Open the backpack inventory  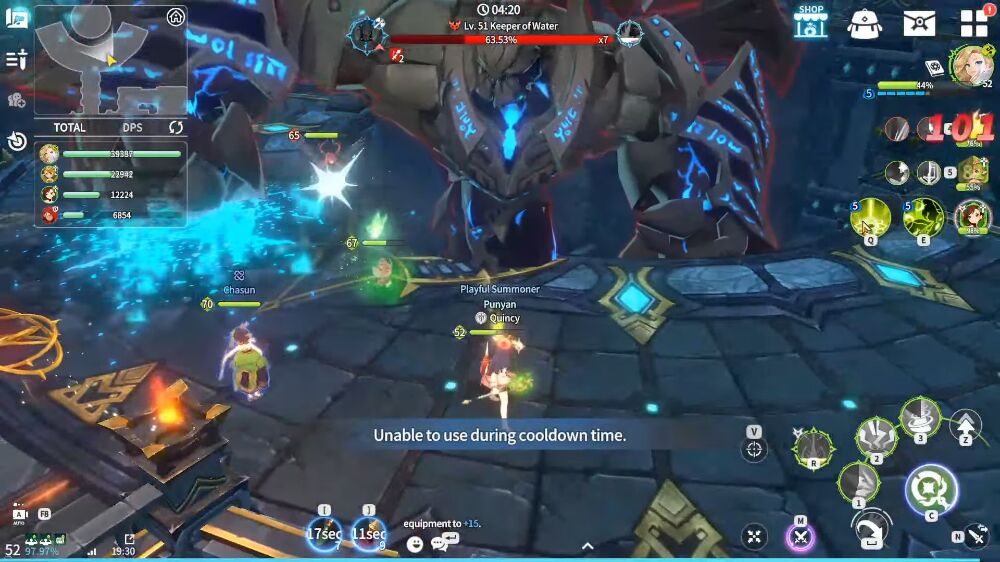pyautogui.click(x=865, y=22)
